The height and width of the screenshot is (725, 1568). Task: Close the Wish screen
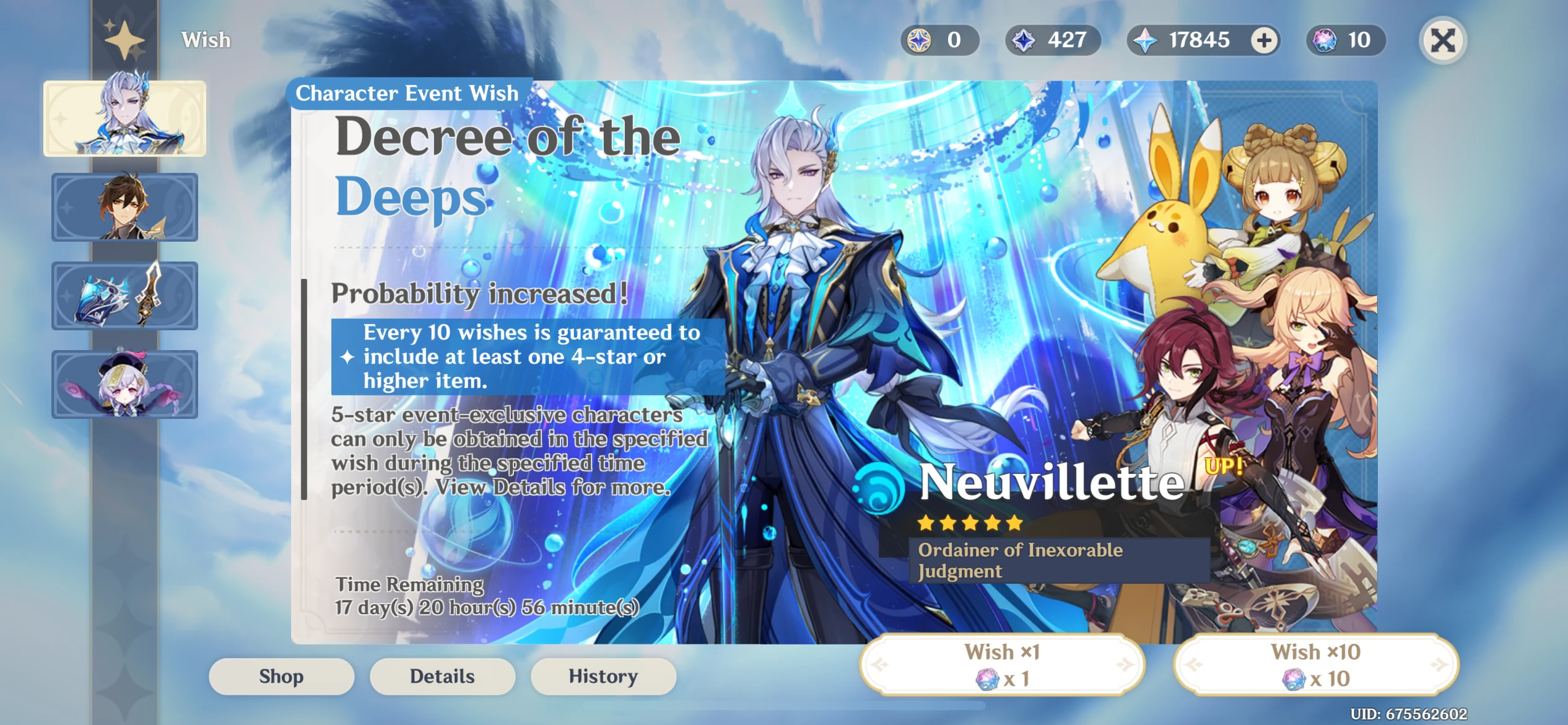pyautogui.click(x=1443, y=40)
